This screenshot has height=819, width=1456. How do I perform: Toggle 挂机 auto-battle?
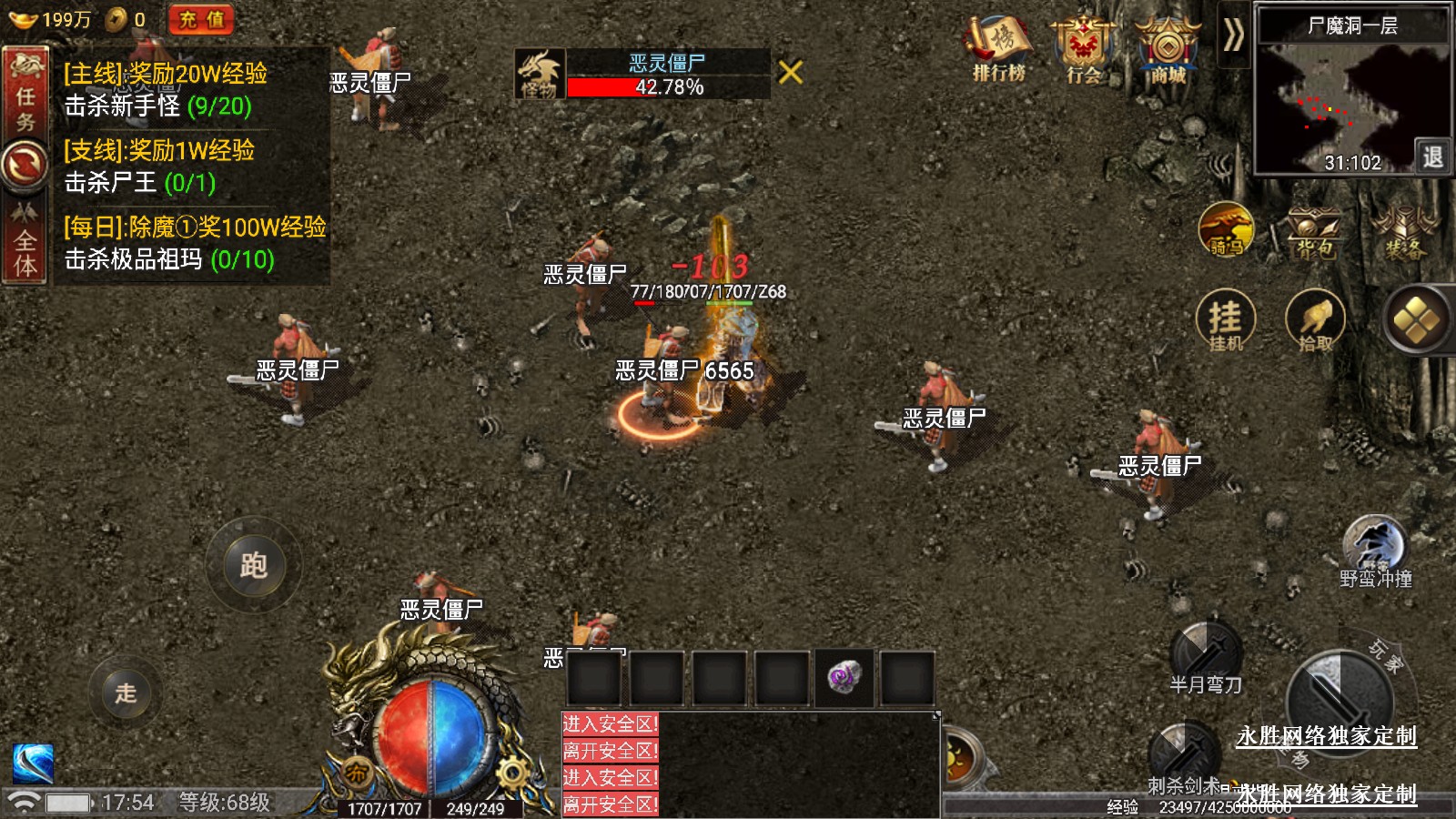pos(1225,320)
